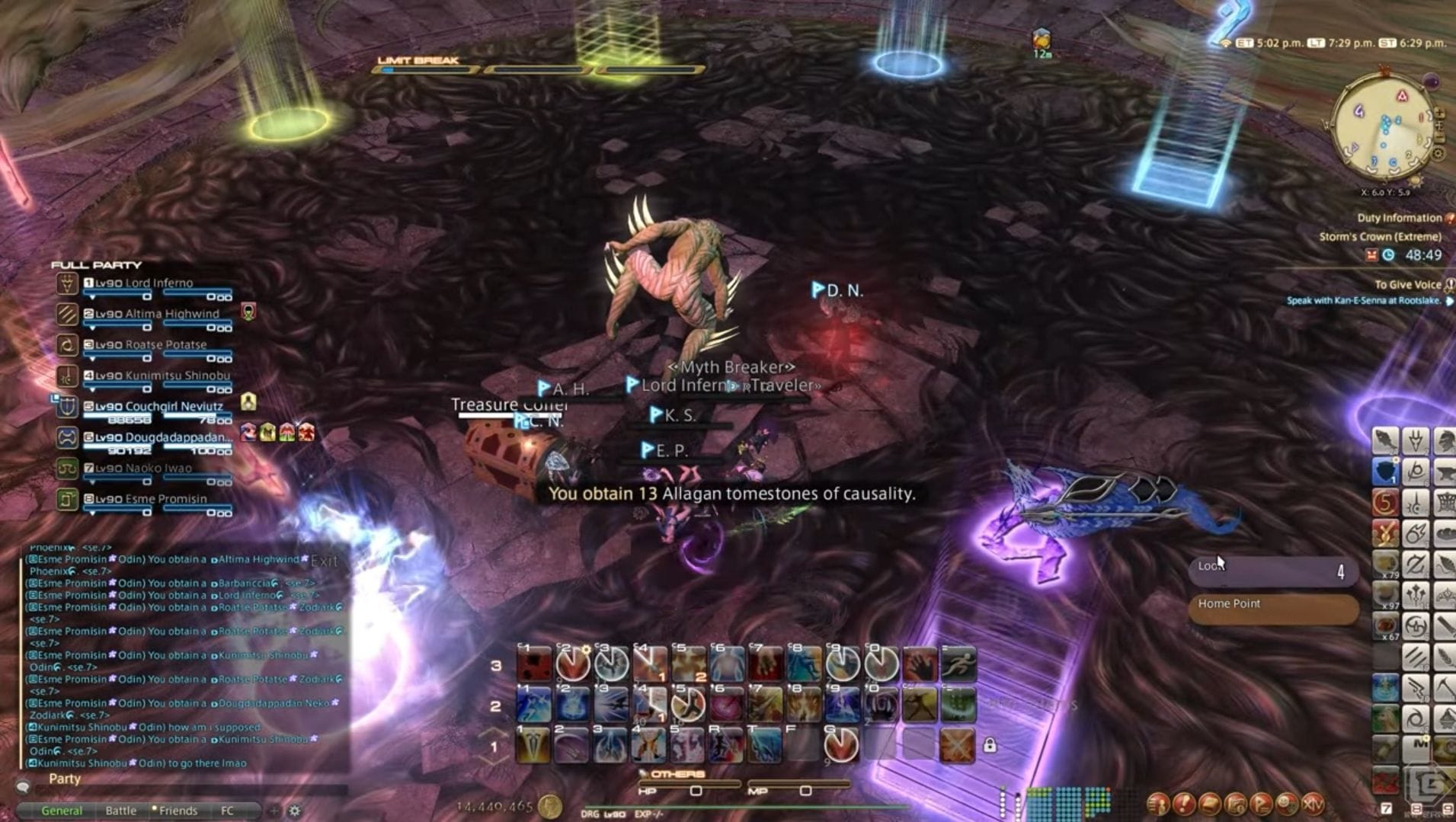Open the FC chat tab
This screenshot has width=1456, height=822.
[227, 810]
